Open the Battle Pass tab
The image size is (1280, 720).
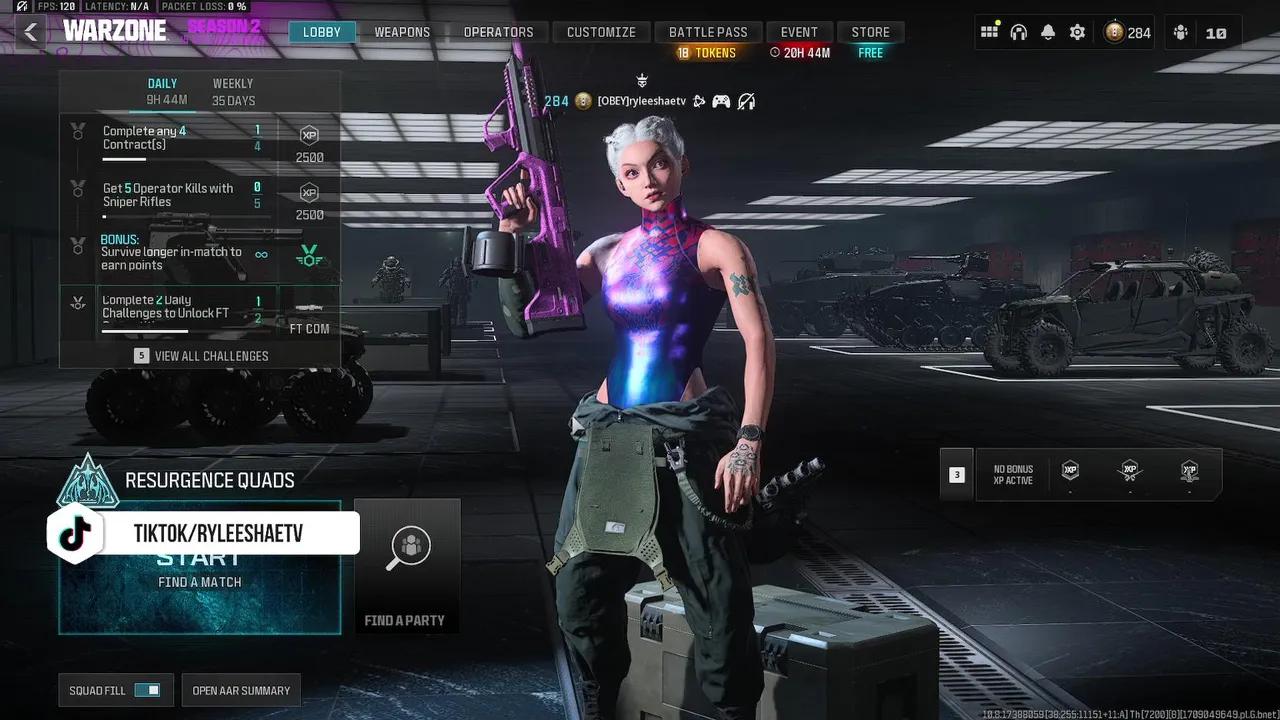708,32
